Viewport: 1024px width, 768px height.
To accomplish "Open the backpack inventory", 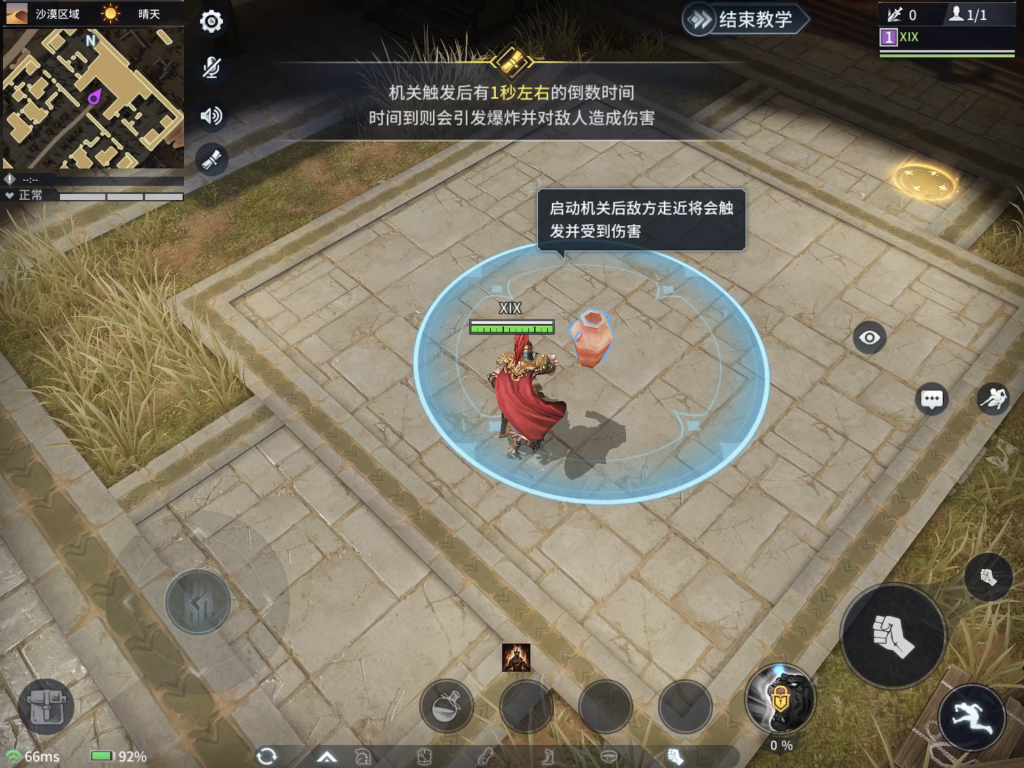I will (46, 706).
